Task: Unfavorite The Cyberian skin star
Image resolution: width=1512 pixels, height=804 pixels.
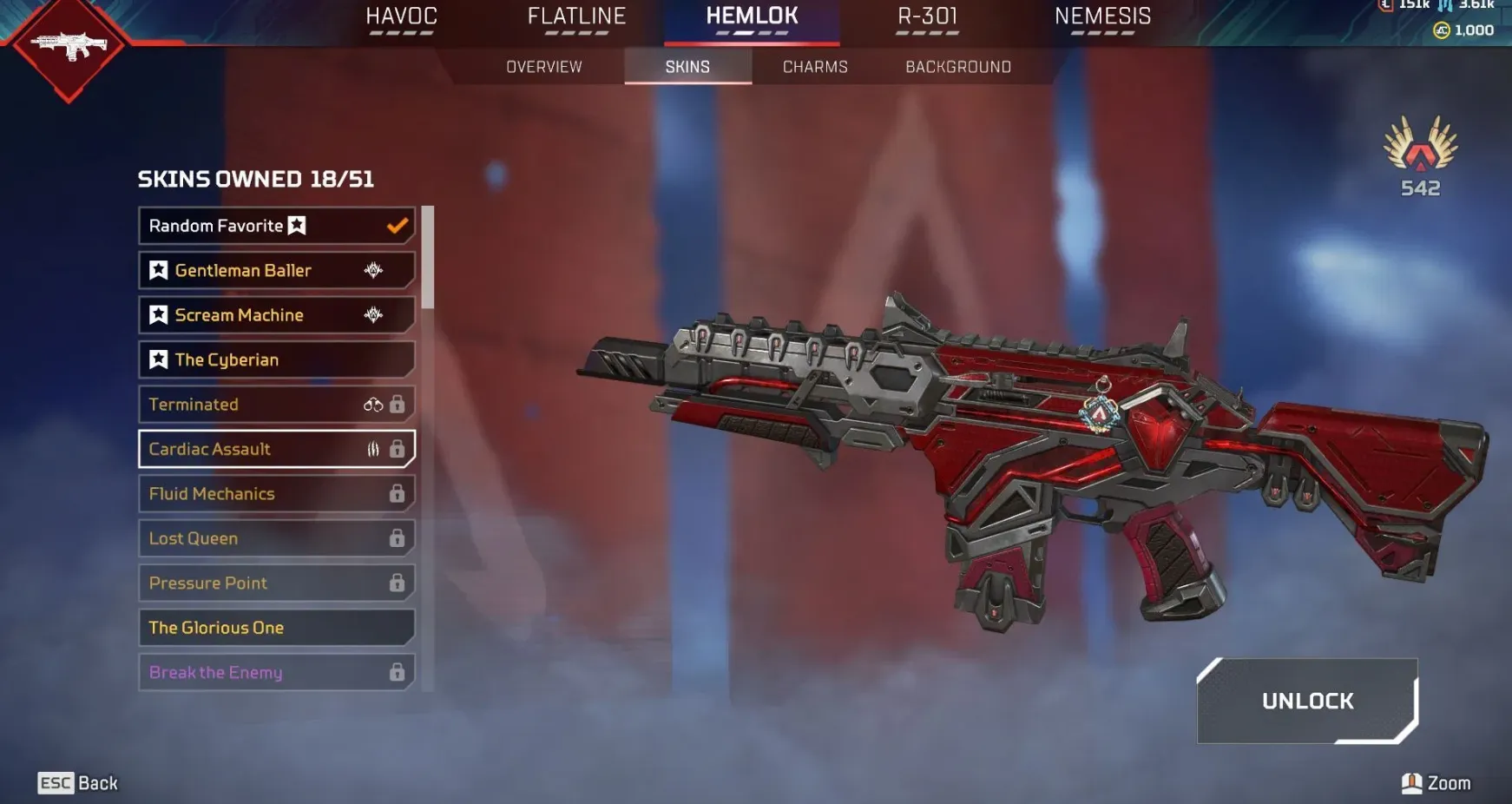Action: pos(158,359)
